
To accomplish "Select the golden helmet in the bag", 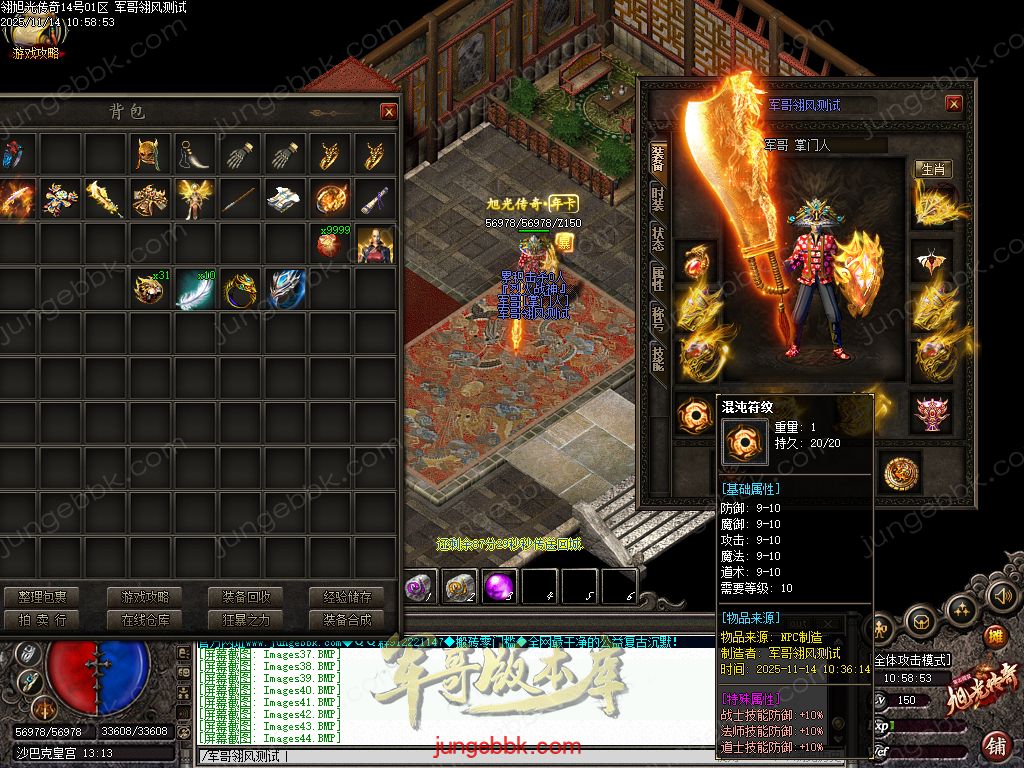I will 150,155.
